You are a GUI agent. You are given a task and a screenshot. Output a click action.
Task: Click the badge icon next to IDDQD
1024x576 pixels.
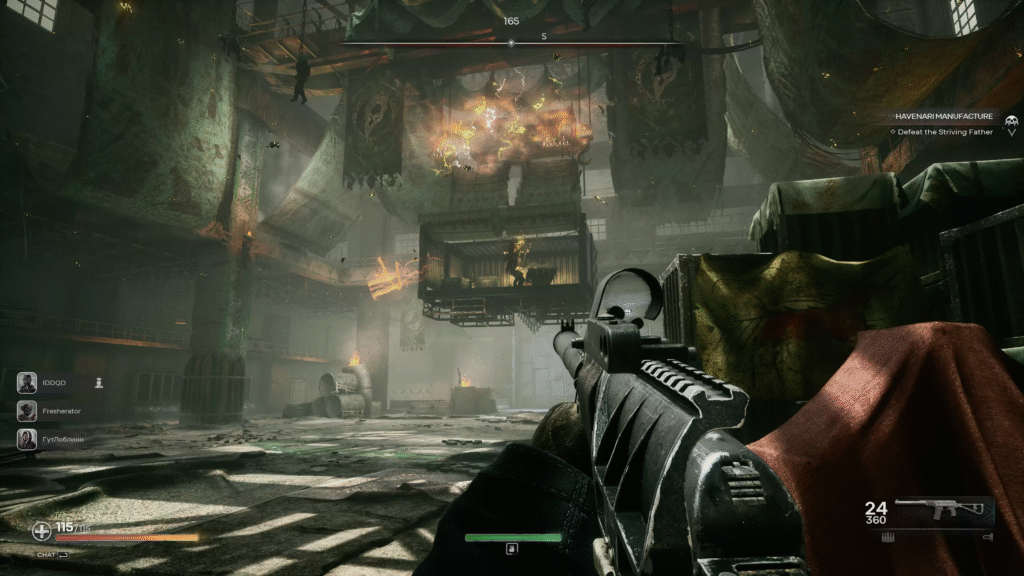(99, 382)
